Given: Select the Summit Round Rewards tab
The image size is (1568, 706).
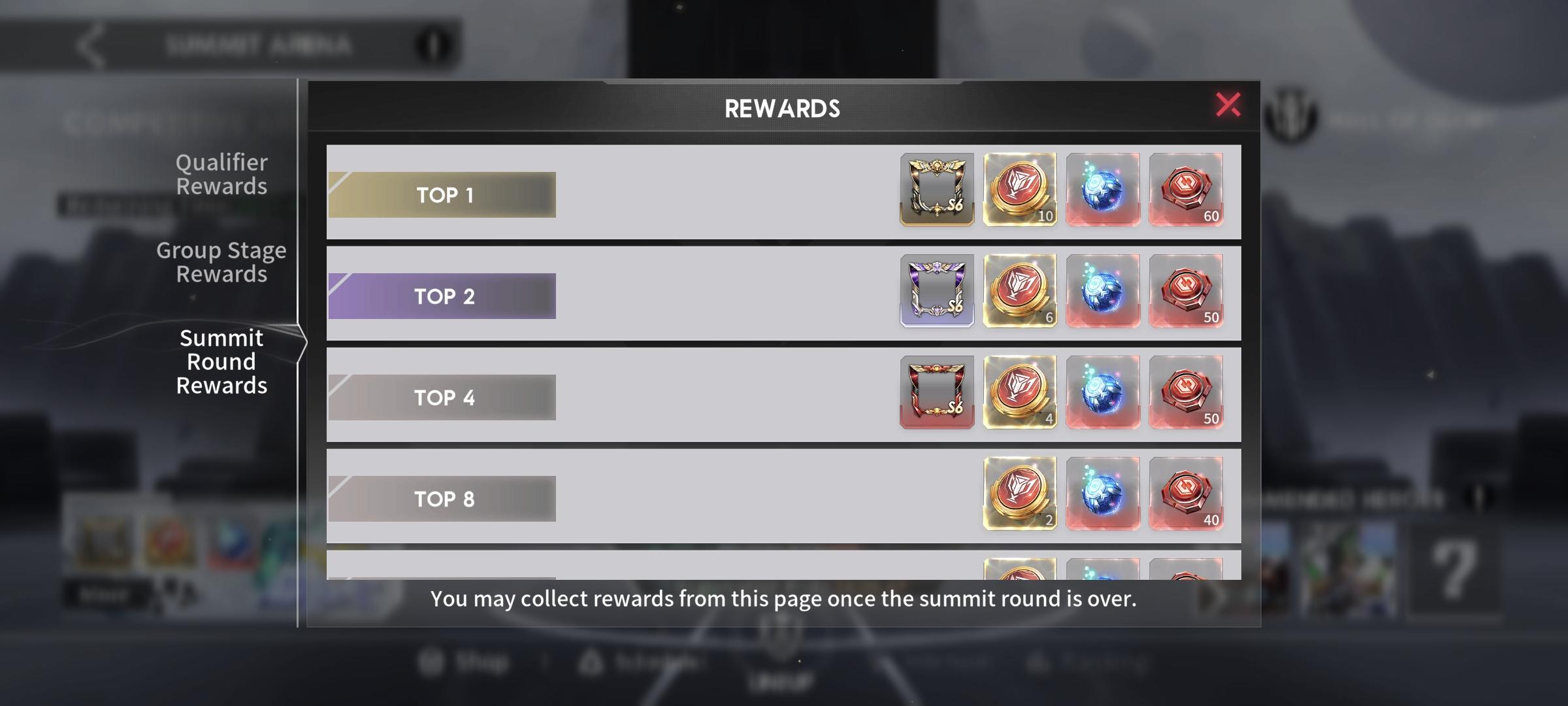Looking at the screenshot, I should (221, 361).
